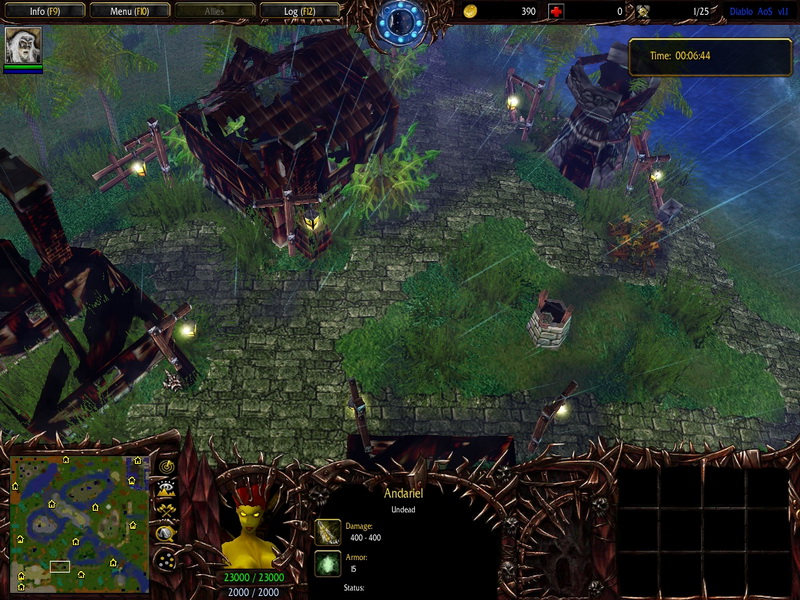Open the Info (F9) quest panel

(x=43, y=11)
